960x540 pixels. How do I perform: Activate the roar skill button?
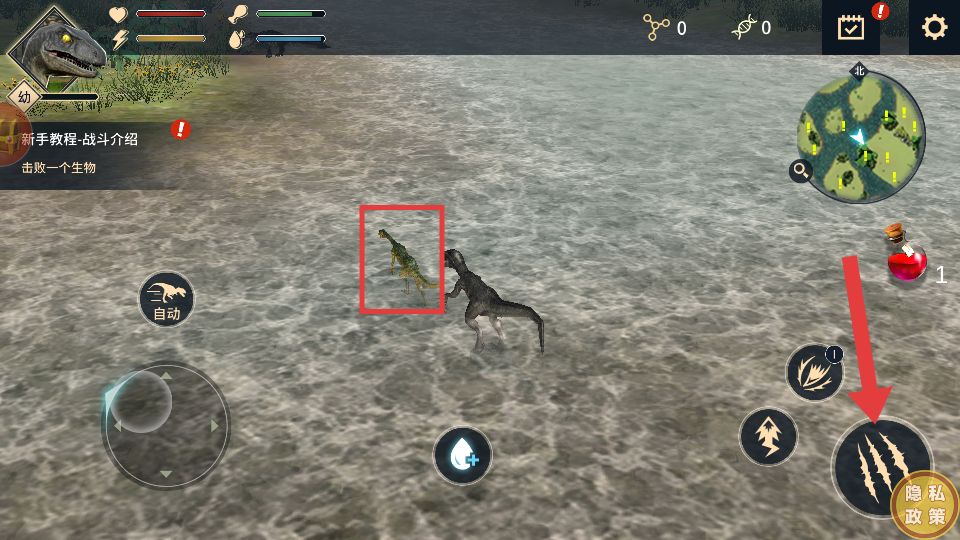pyautogui.click(x=814, y=373)
